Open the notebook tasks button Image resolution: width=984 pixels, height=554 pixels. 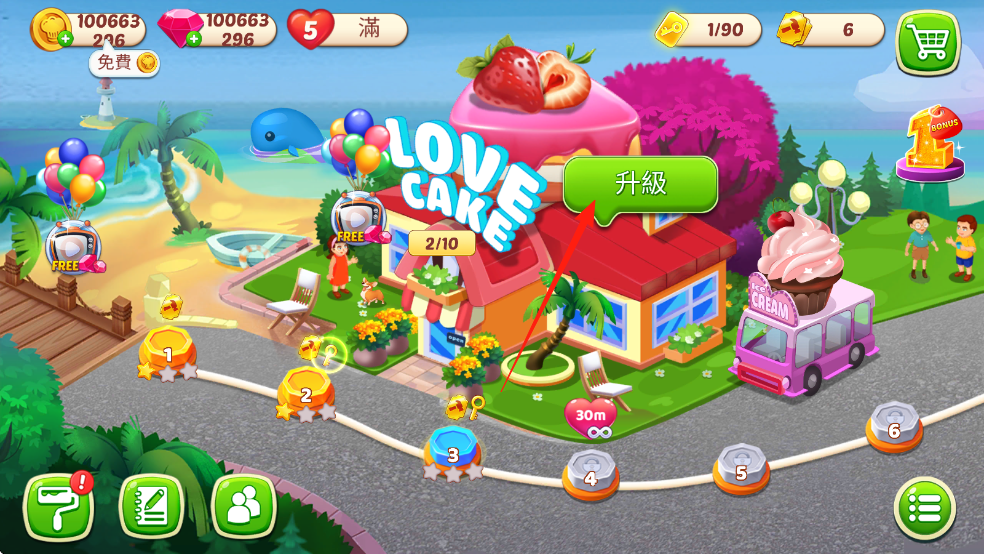pyautogui.click(x=151, y=507)
